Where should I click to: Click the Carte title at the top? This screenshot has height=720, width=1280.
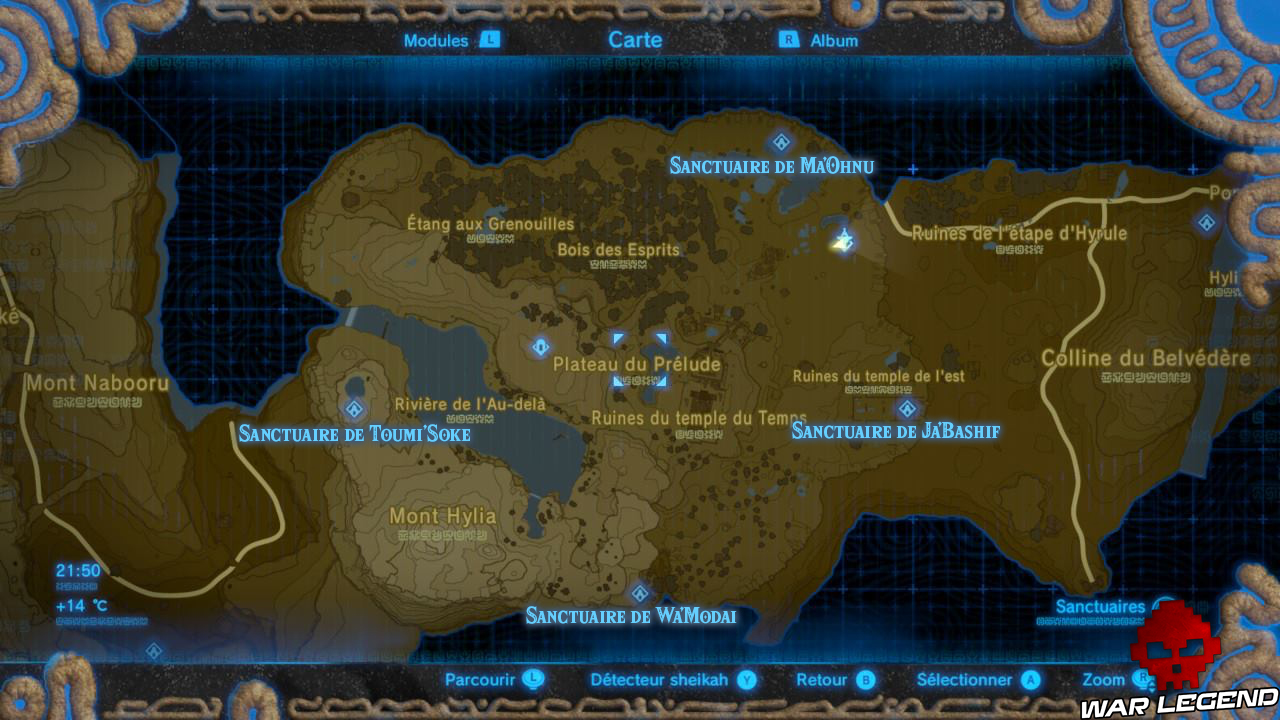click(x=636, y=40)
